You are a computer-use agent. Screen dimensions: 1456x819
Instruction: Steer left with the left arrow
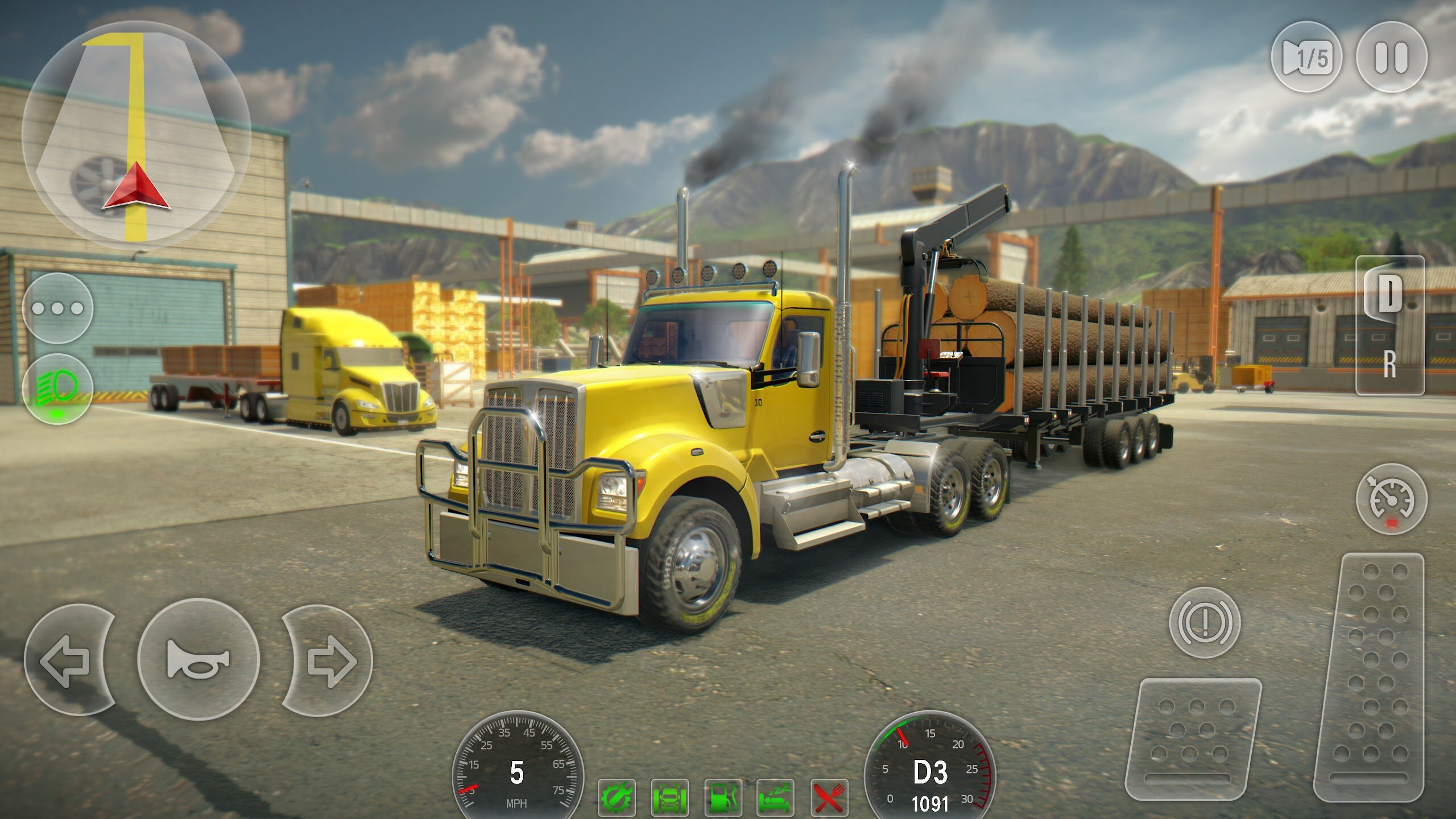tap(67, 660)
